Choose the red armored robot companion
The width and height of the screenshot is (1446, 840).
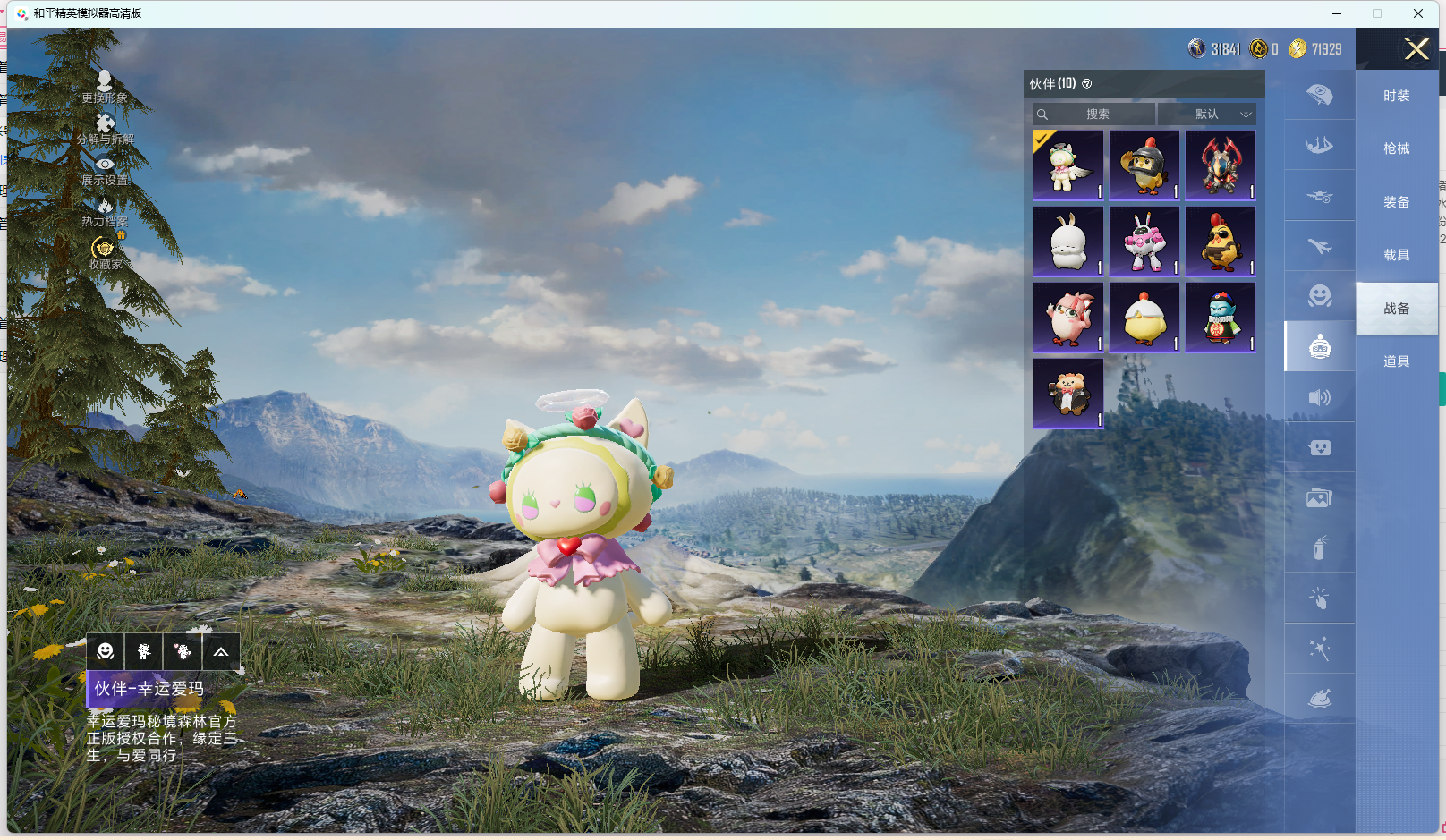pos(1221,165)
